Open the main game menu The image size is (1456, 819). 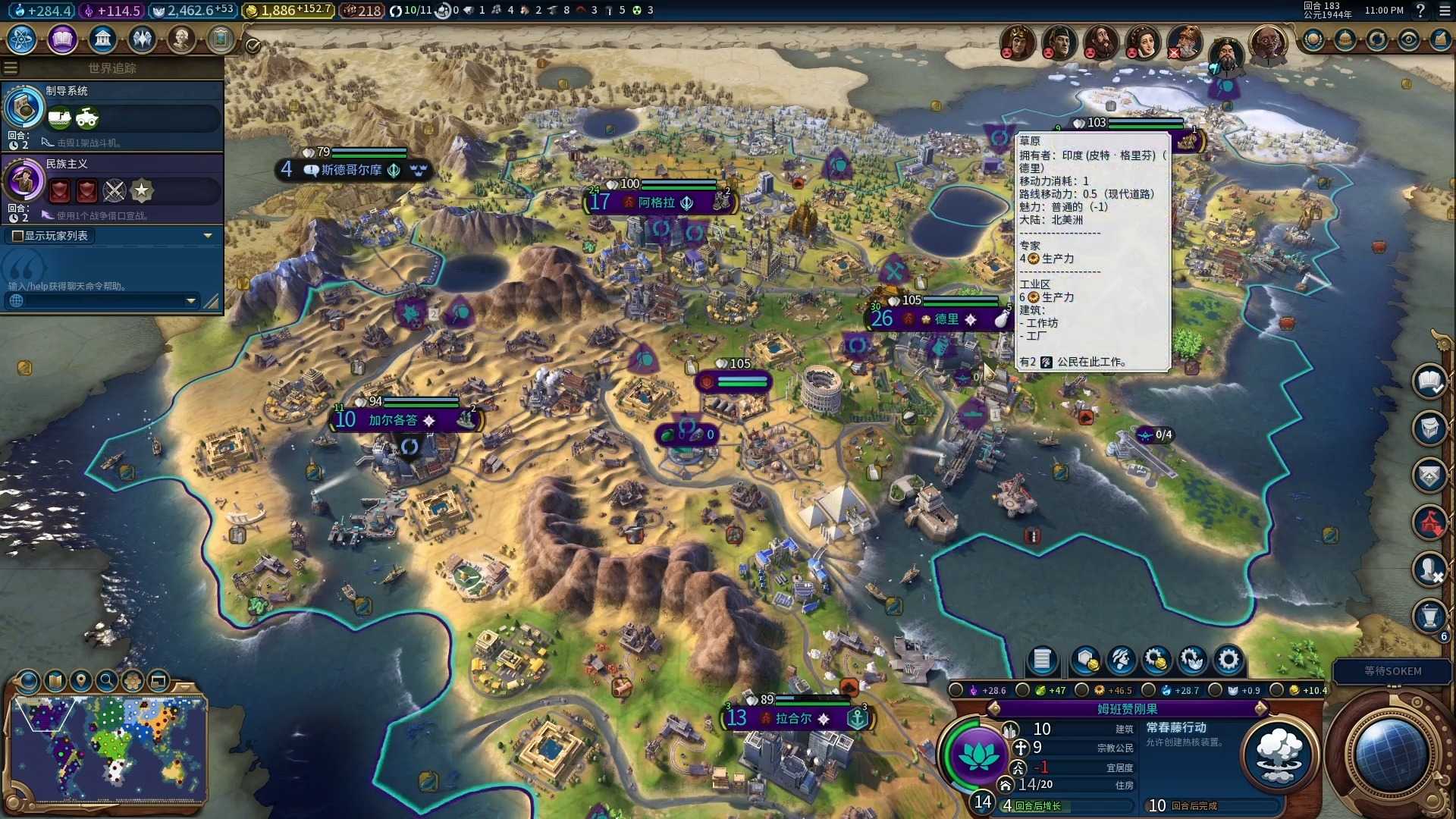(1444, 11)
